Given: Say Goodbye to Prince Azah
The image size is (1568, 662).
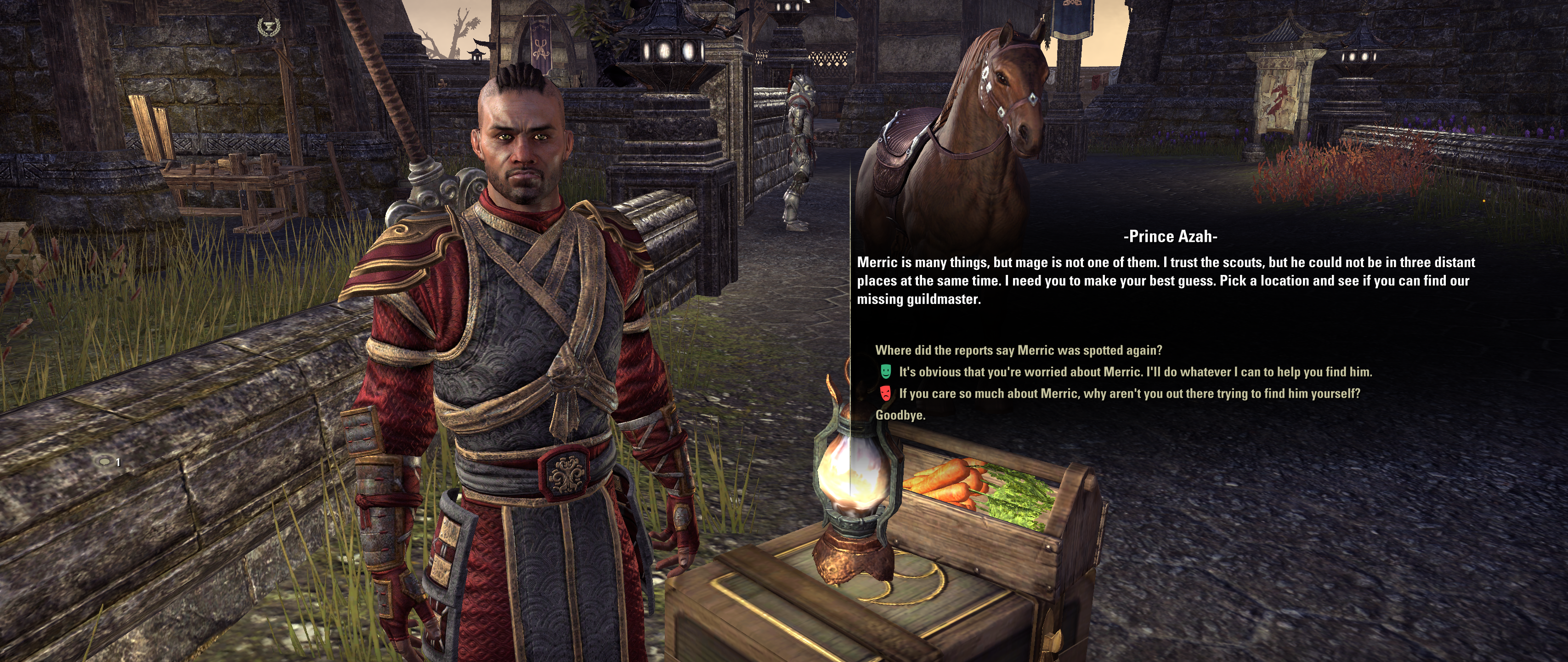Looking at the screenshot, I should click(x=900, y=415).
